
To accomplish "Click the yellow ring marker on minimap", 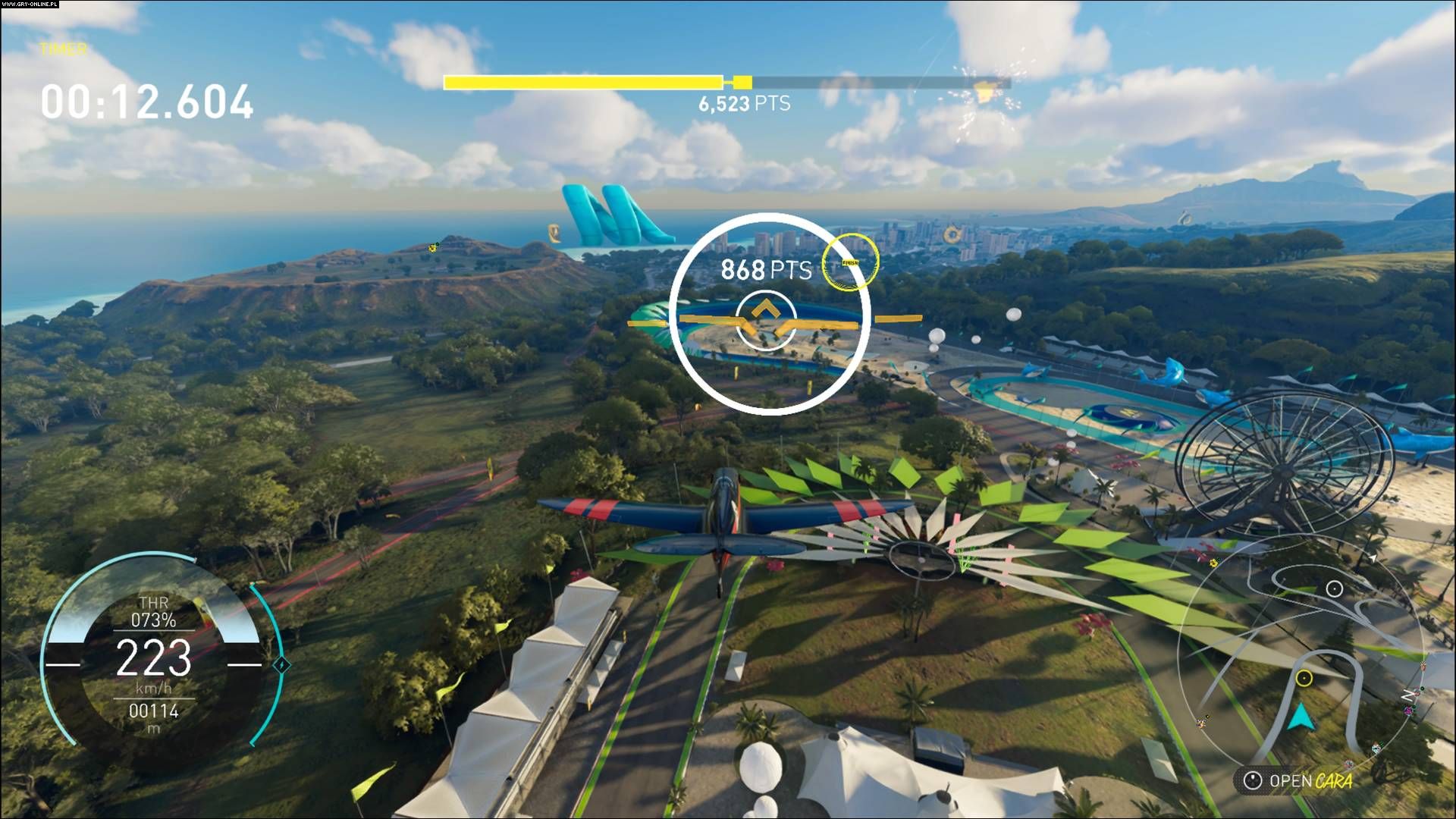I will pos(1304,678).
